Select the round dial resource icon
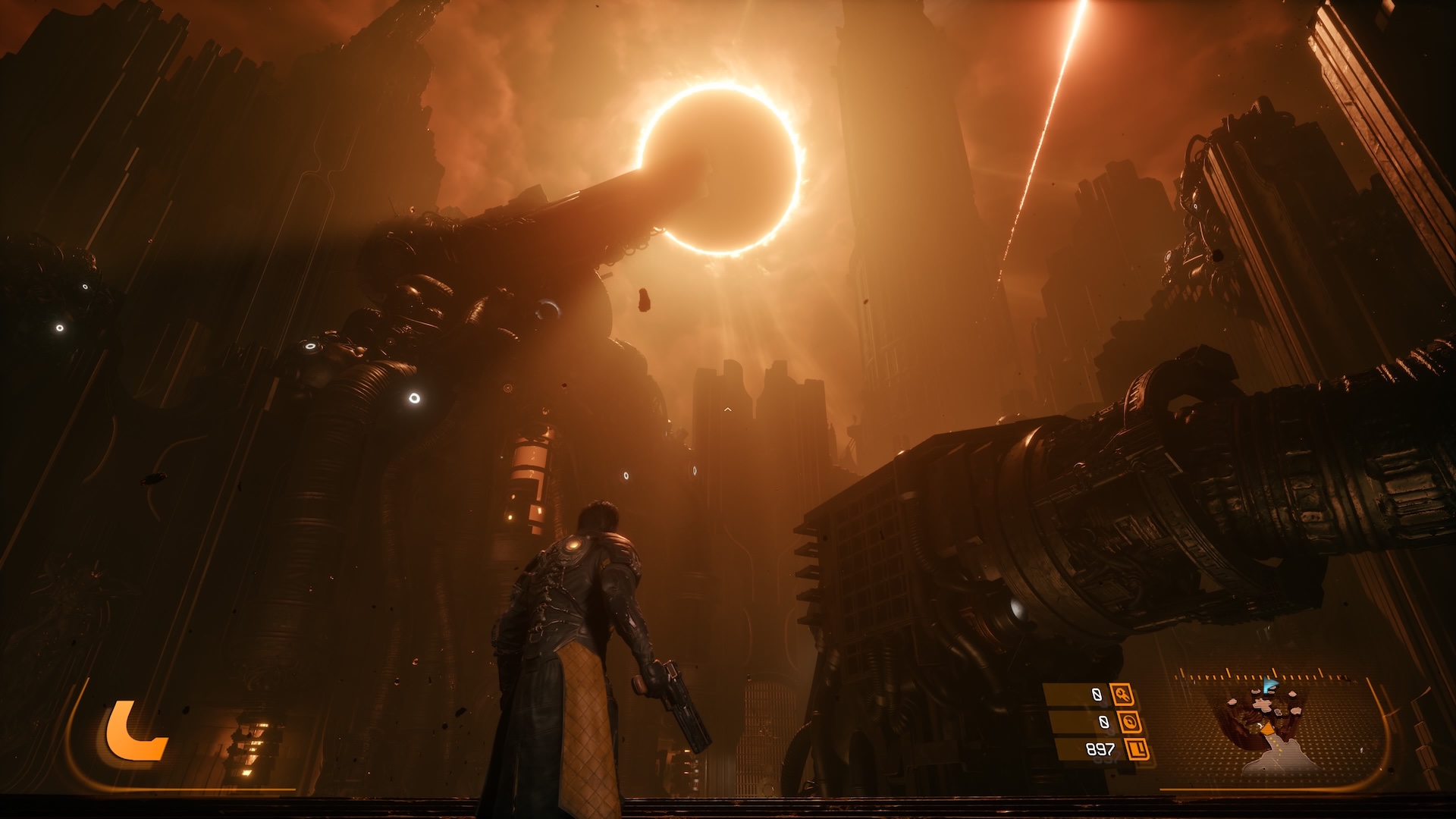The width and height of the screenshot is (1456, 819). 1131,722
